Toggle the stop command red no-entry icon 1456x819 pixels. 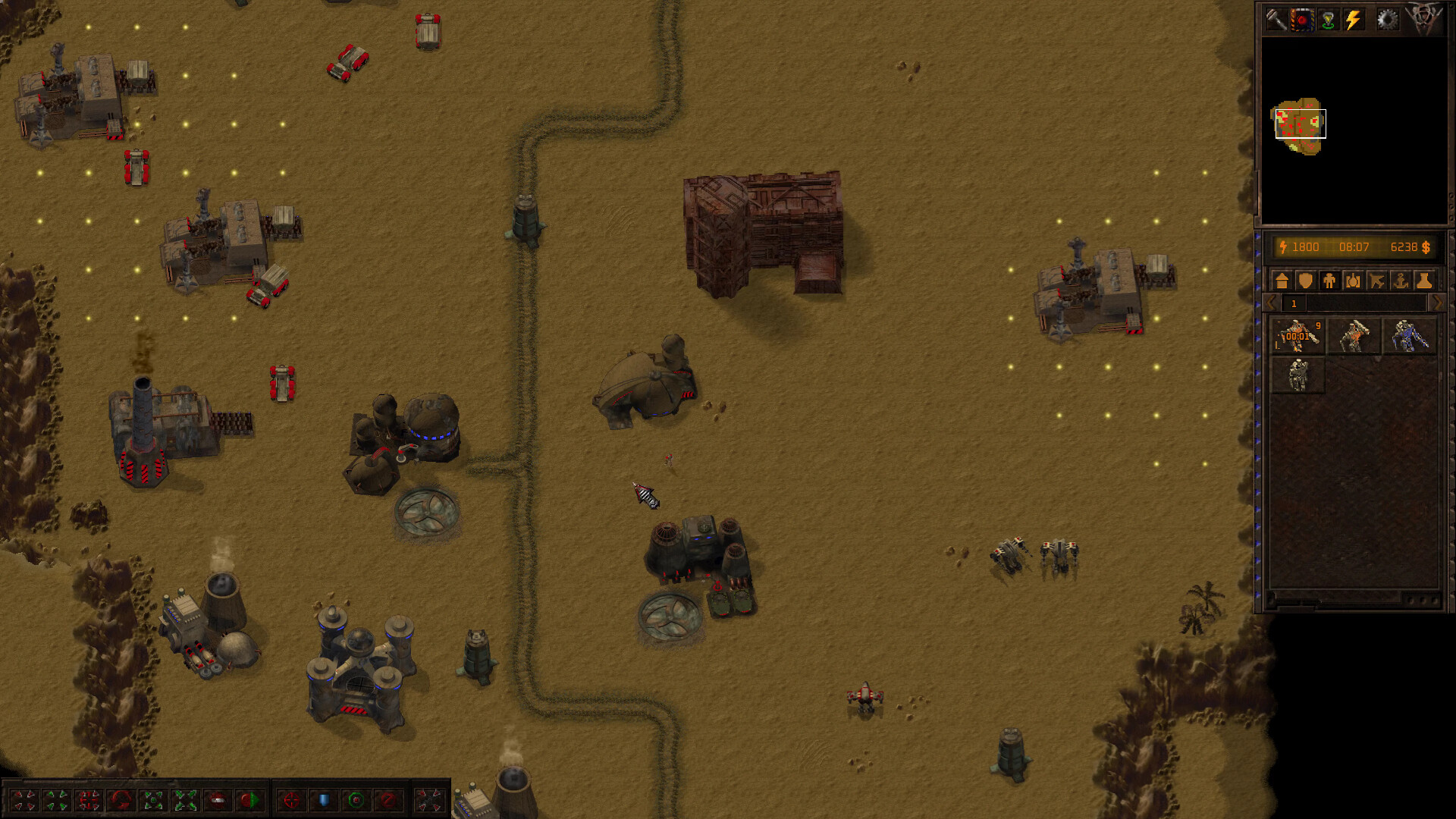pos(388,799)
